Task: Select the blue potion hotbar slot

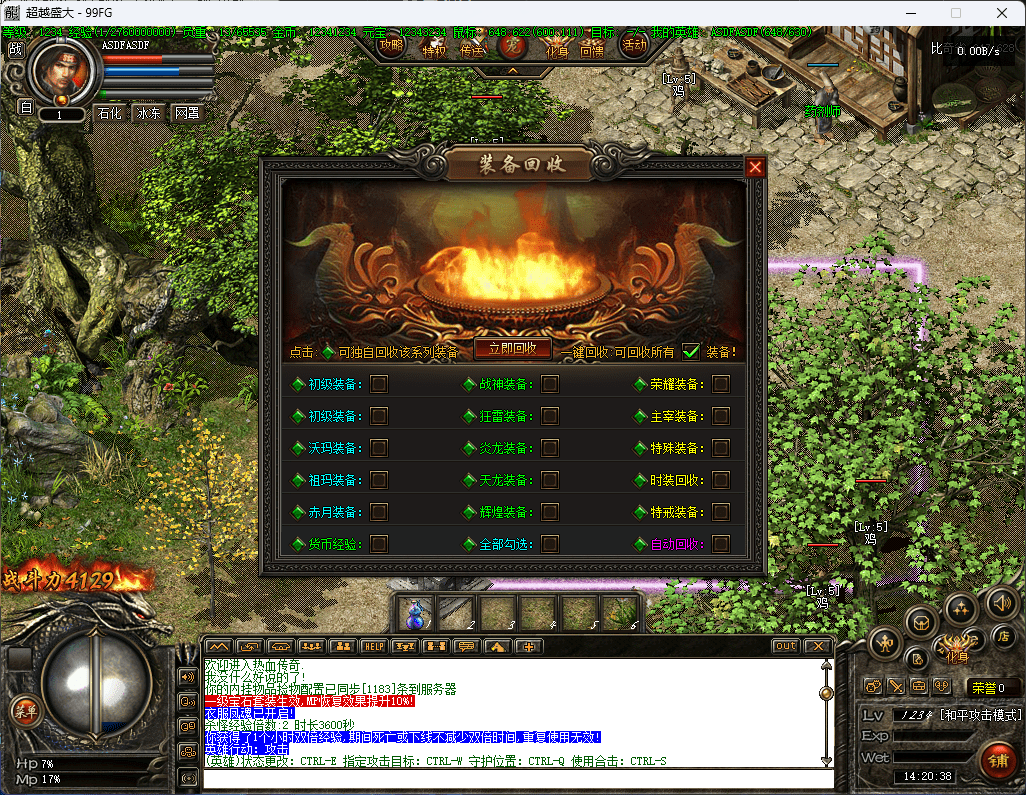Action: [415, 612]
